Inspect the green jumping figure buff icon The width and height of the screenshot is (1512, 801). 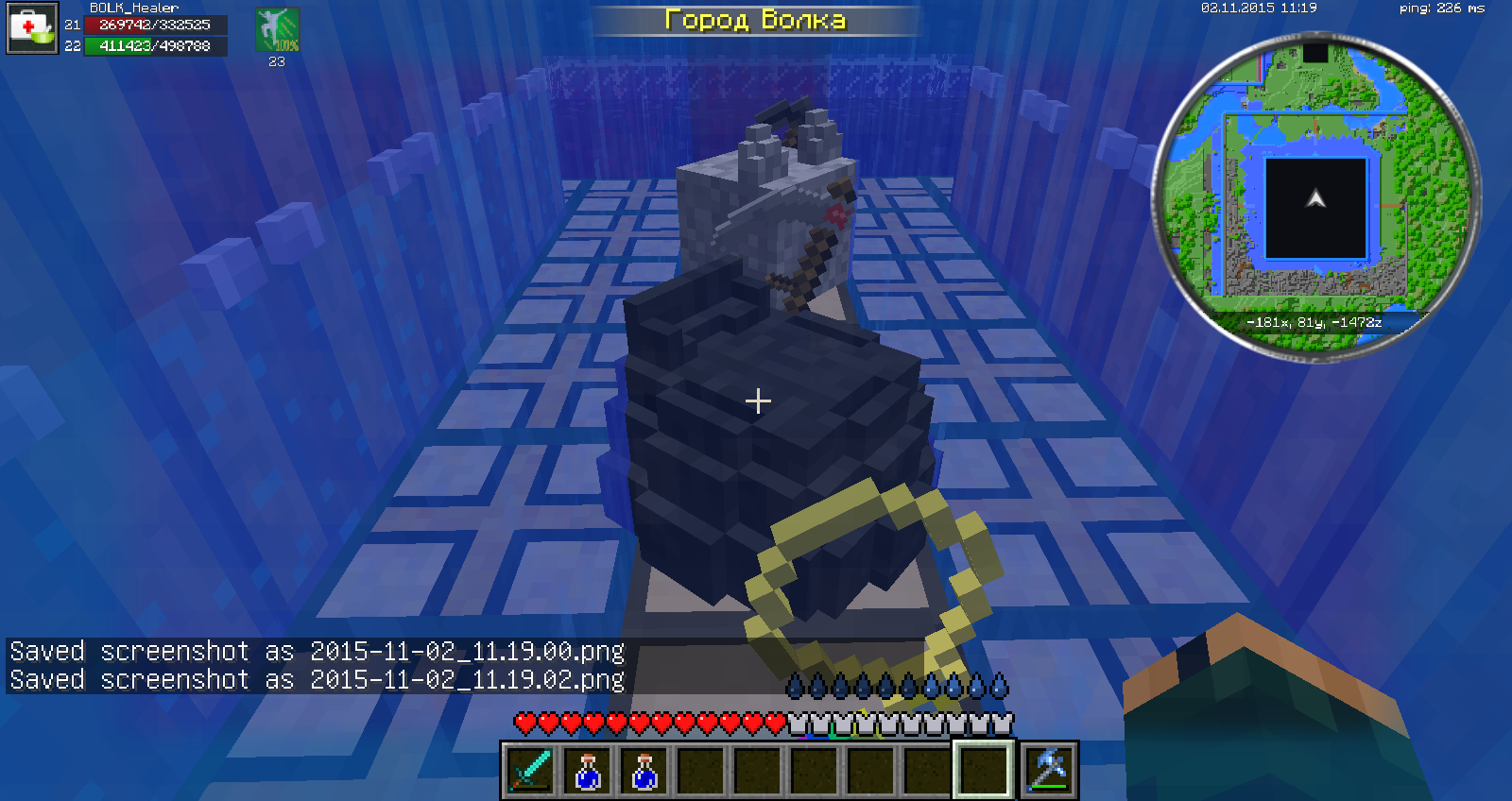277,30
